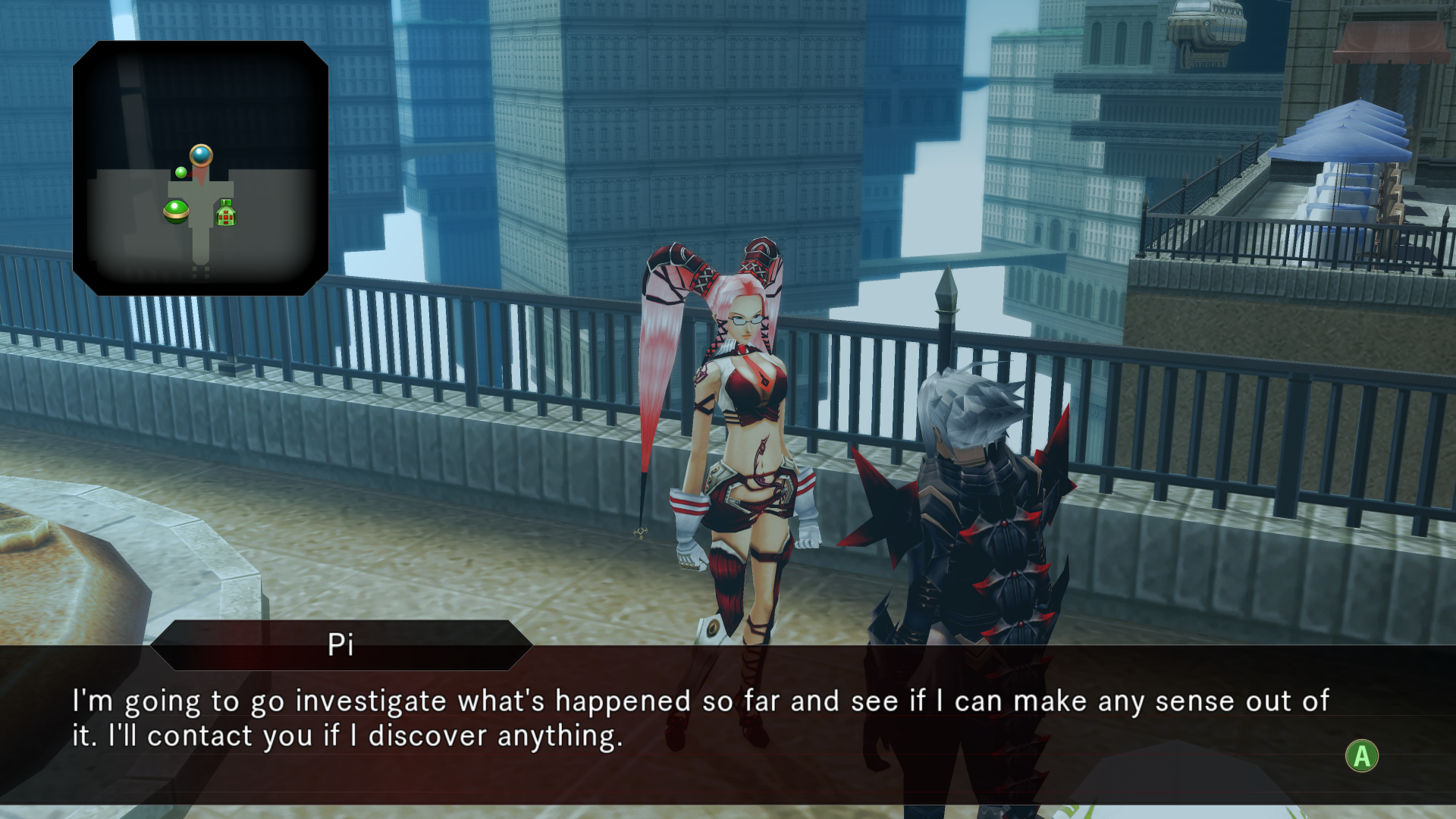The height and width of the screenshot is (819, 1456).
Task: Select the small green dot on minimap
Action: pyautogui.click(x=181, y=172)
